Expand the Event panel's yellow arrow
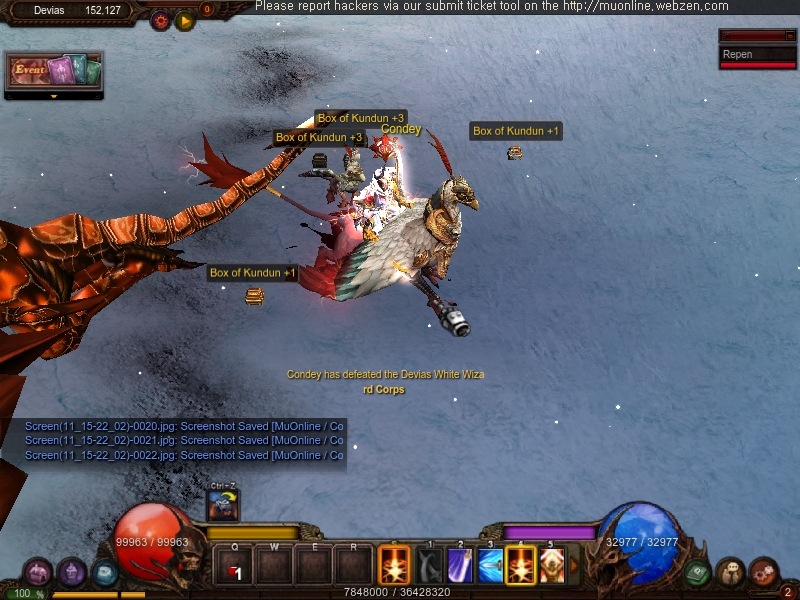800x600 pixels. pyautogui.click(x=54, y=97)
